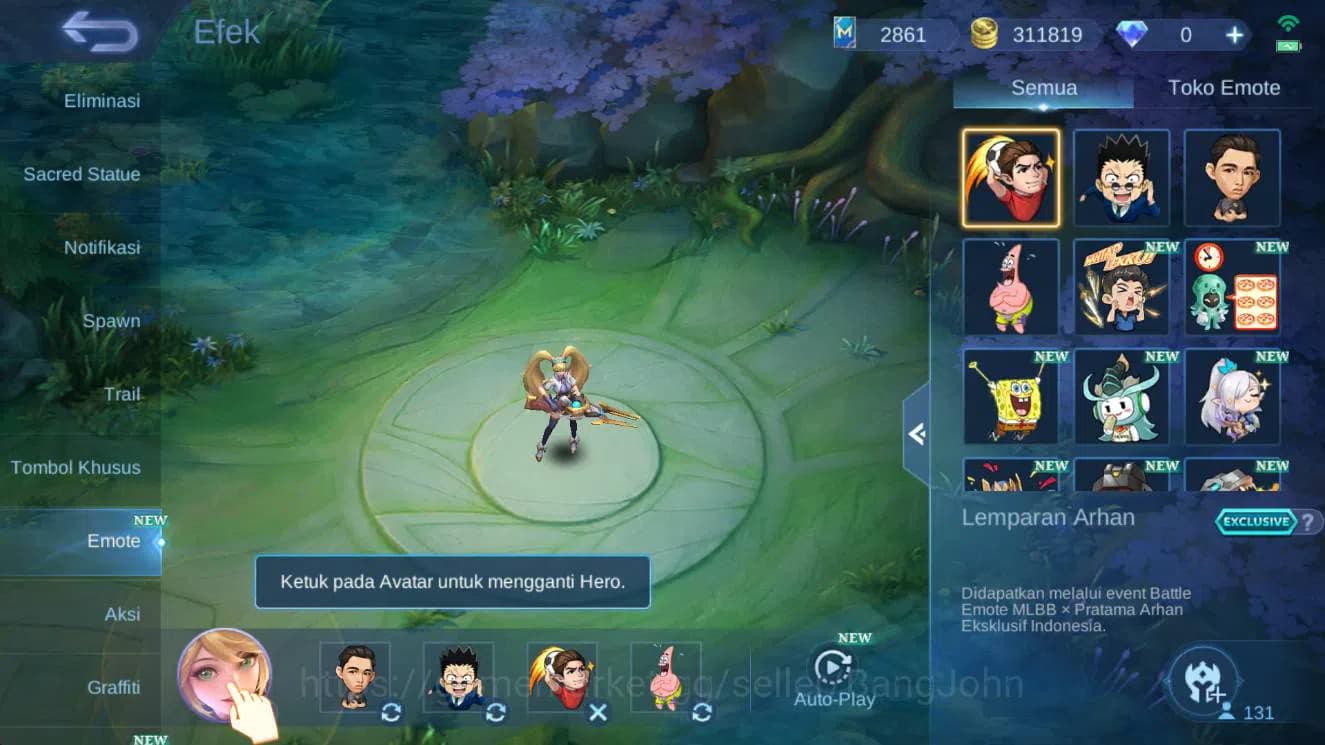This screenshot has width=1325, height=745.
Task: Click the question mark beside the EXCLUSIVE badge
Action: coord(1306,521)
